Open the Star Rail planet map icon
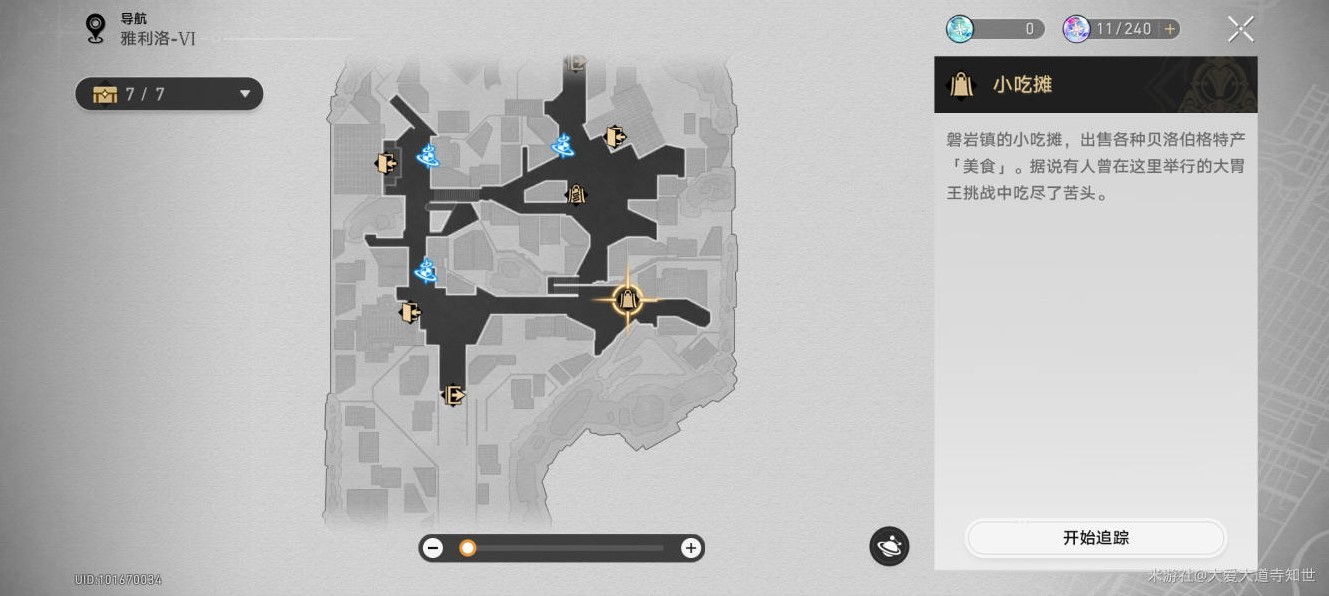 click(x=889, y=546)
